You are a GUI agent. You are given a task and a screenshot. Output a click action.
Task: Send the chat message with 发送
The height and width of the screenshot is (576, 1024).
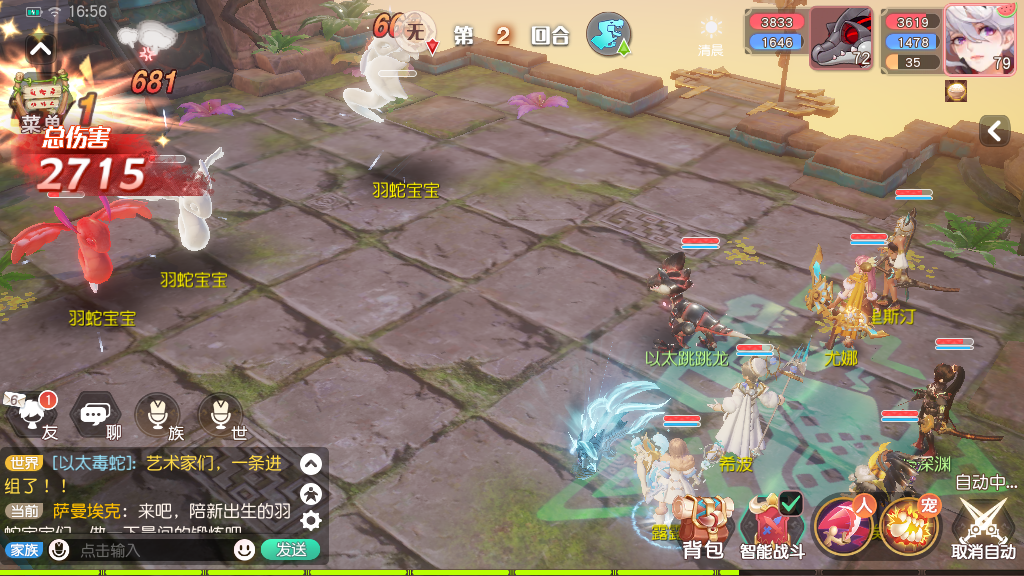tap(291, 549)
